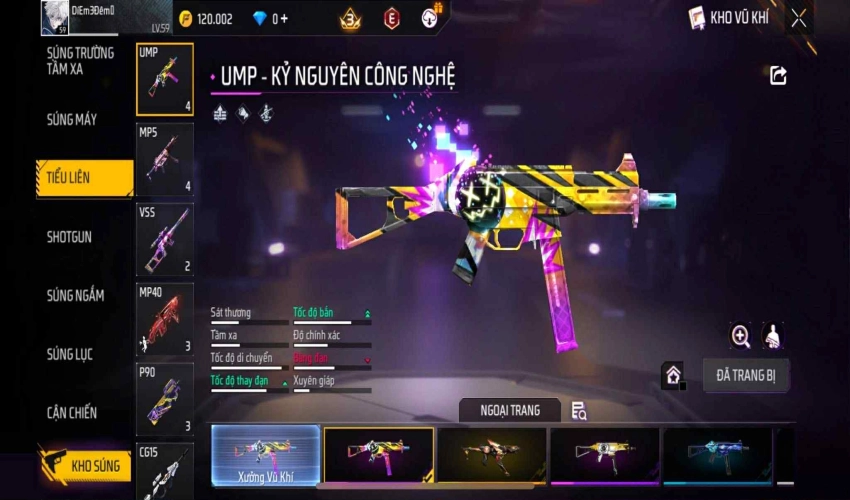850x500 pixels.
Task: Select the MP40 weapon thumbnail
Action: (164, 319)
